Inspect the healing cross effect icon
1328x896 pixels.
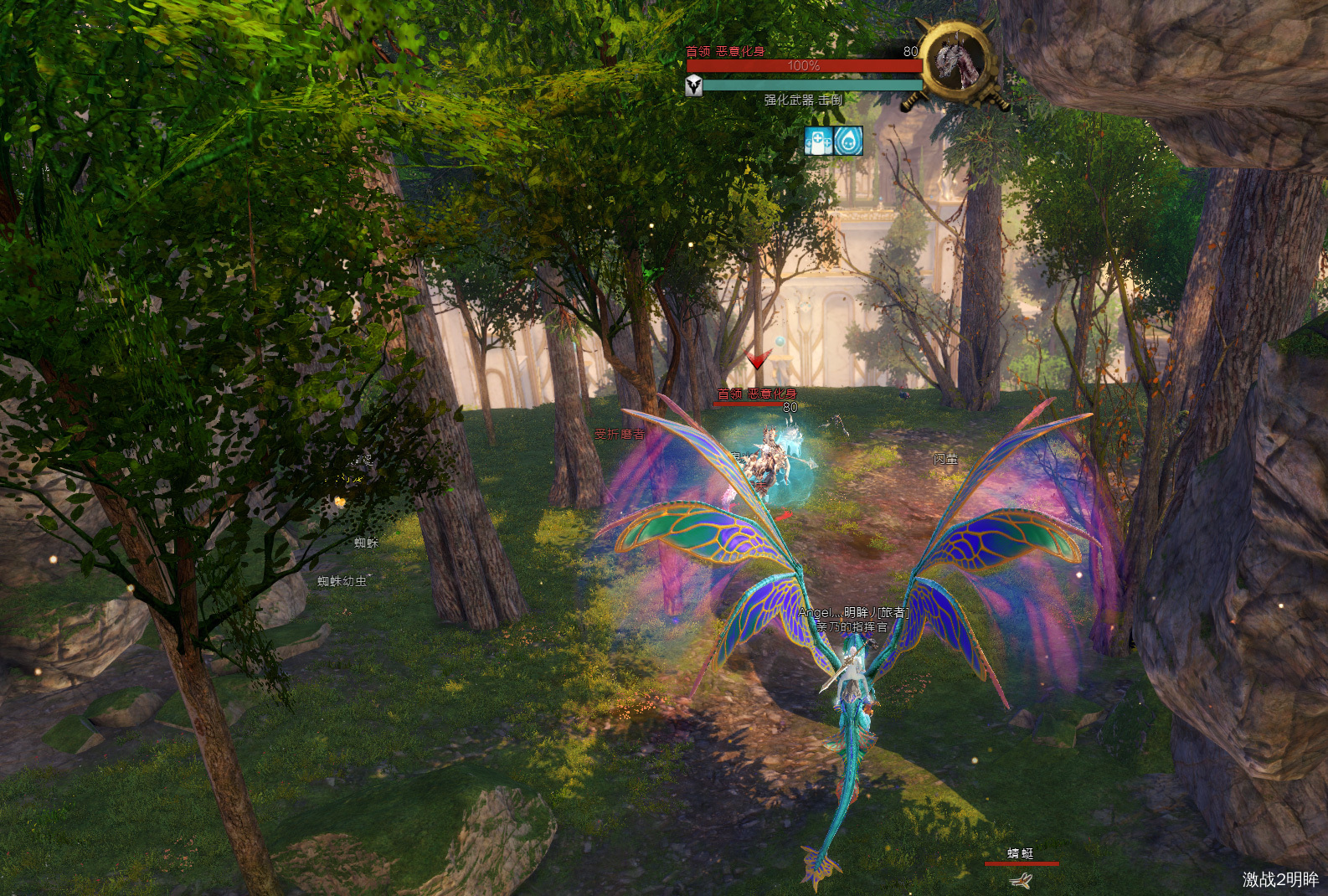coord(818,141)
